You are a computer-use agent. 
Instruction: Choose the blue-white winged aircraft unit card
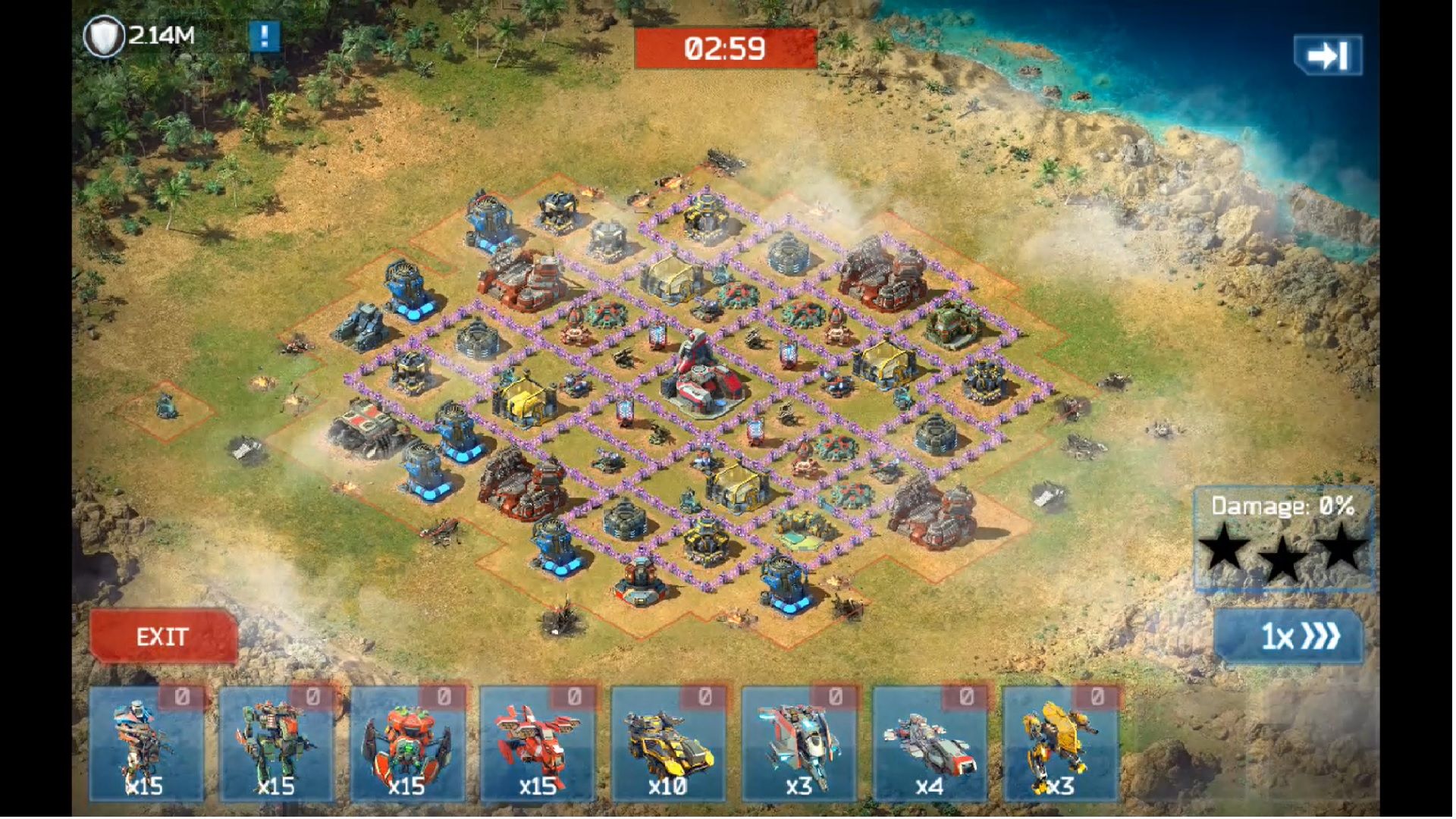(799, 745)
